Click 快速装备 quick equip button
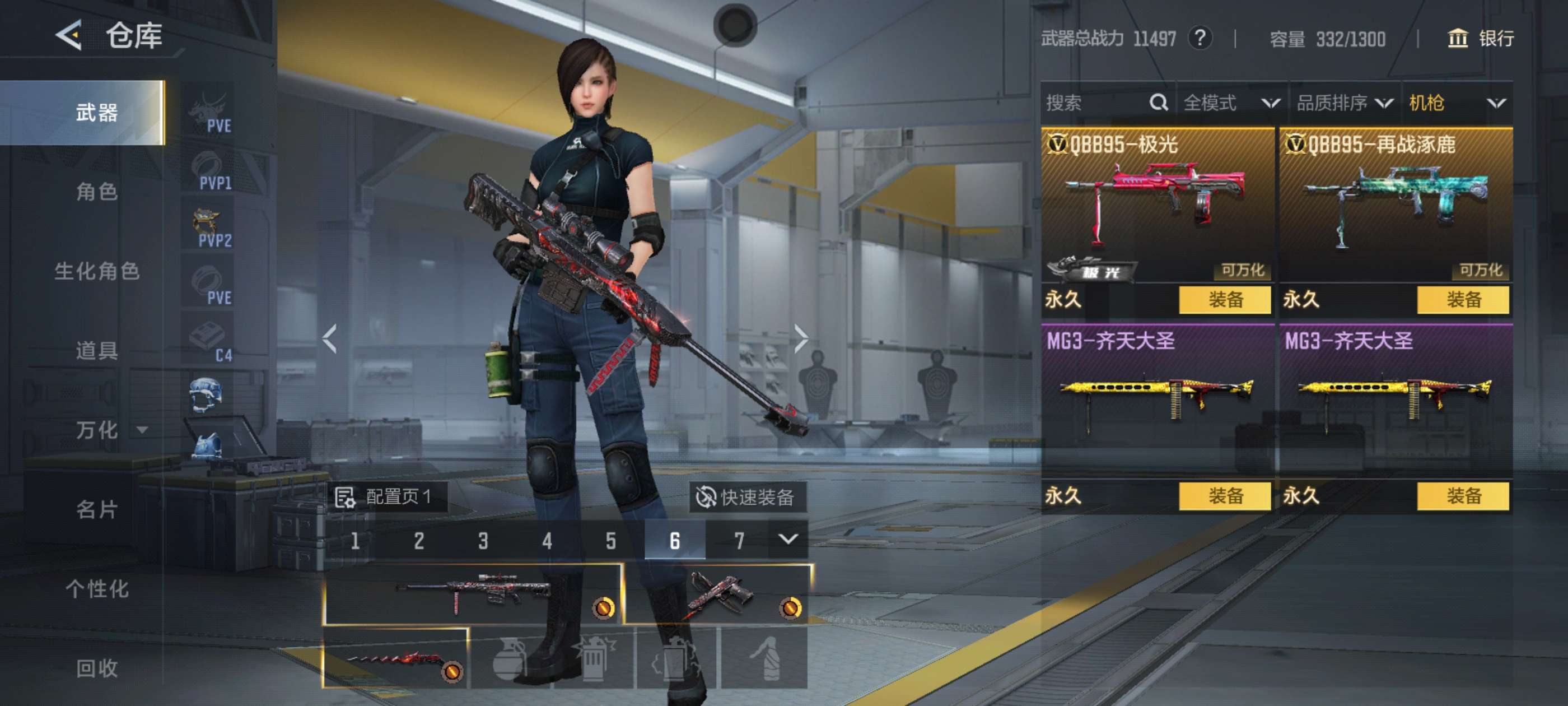1568x706 pixels. click(x=746, y=497)
